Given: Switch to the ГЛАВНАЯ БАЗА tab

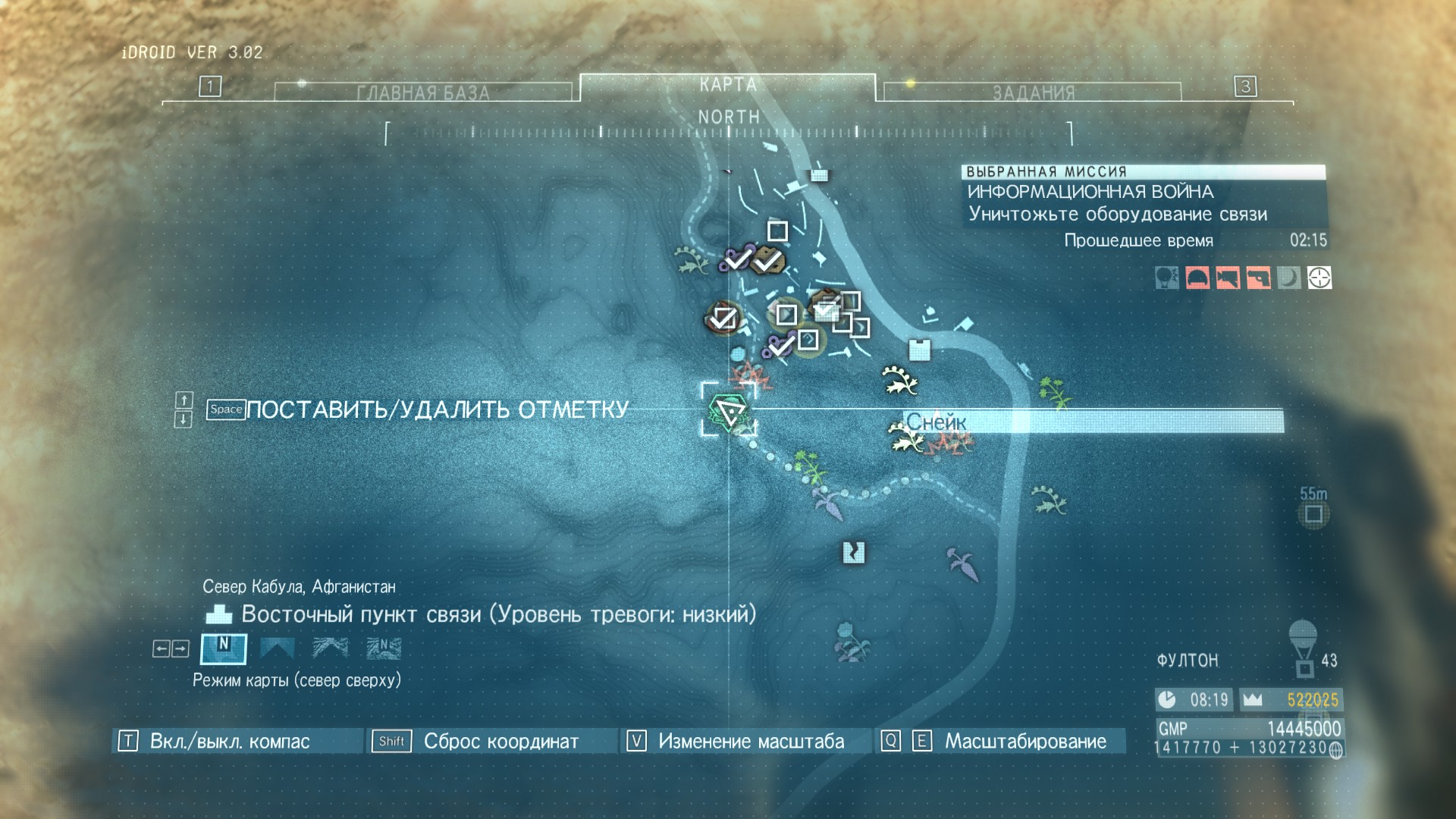Looking at the screenshot, I should [423, 93].
